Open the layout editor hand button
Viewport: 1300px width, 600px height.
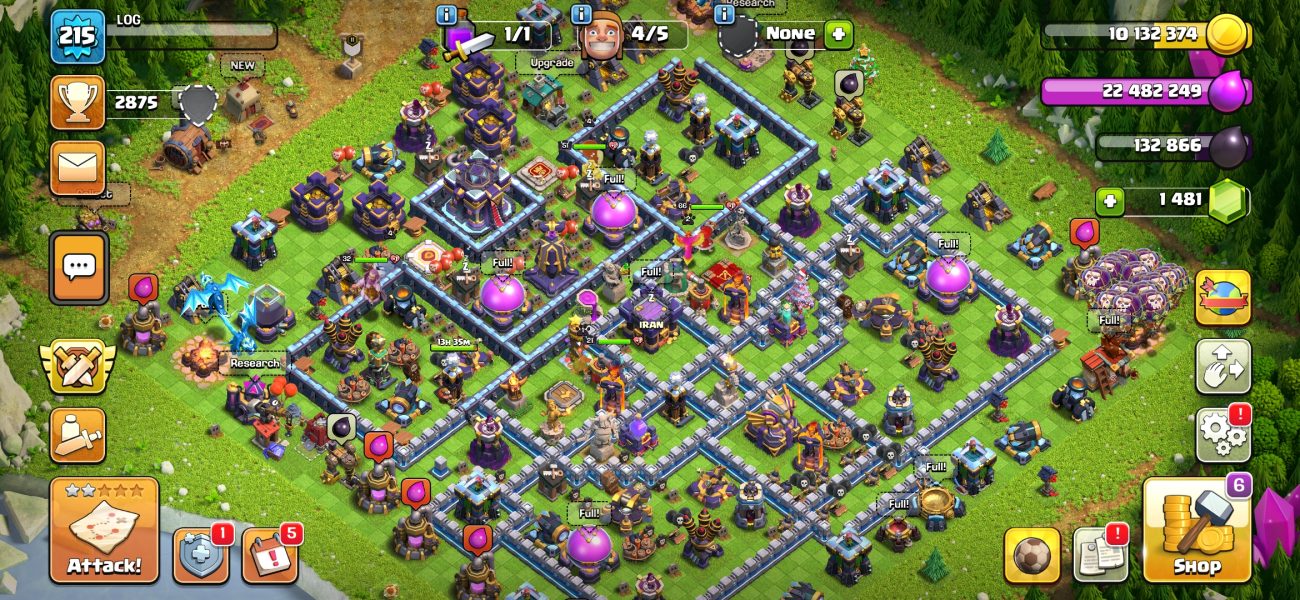click(x=1222, y=367)
